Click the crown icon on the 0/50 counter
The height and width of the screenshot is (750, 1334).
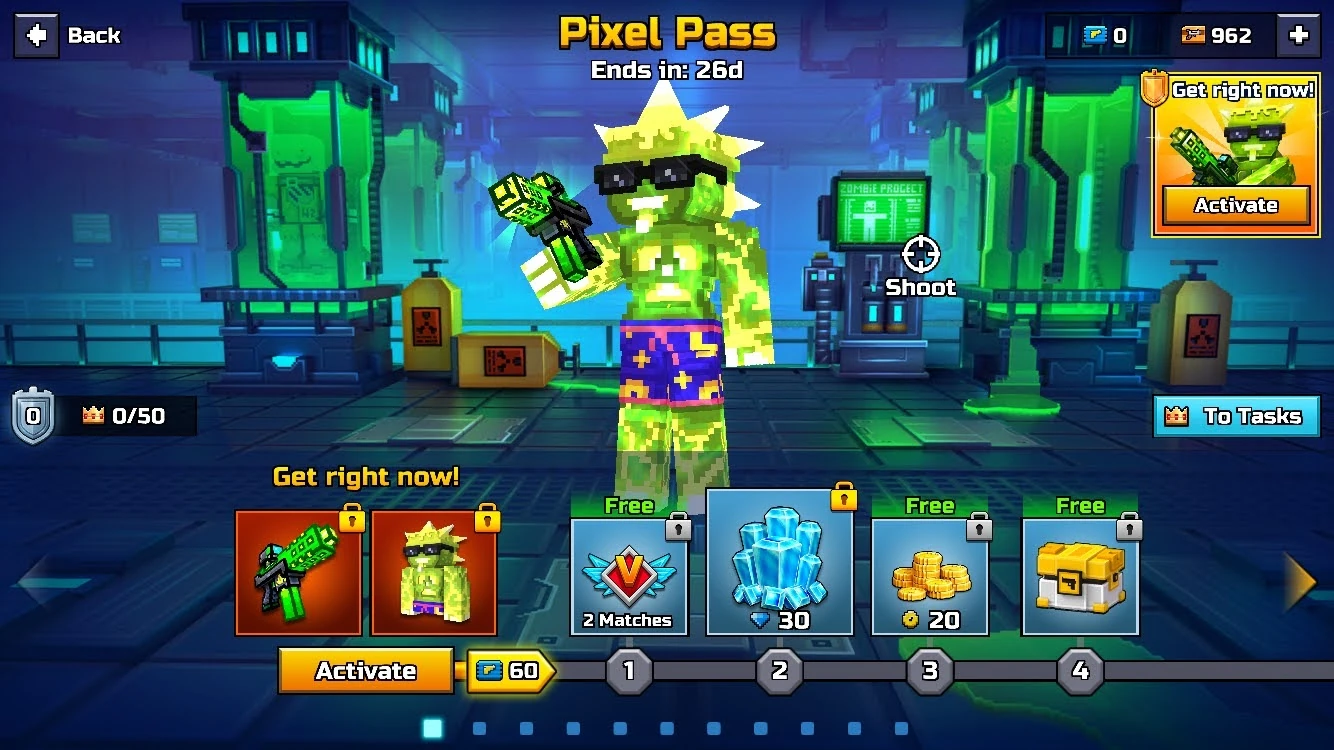tap(91, 415)
